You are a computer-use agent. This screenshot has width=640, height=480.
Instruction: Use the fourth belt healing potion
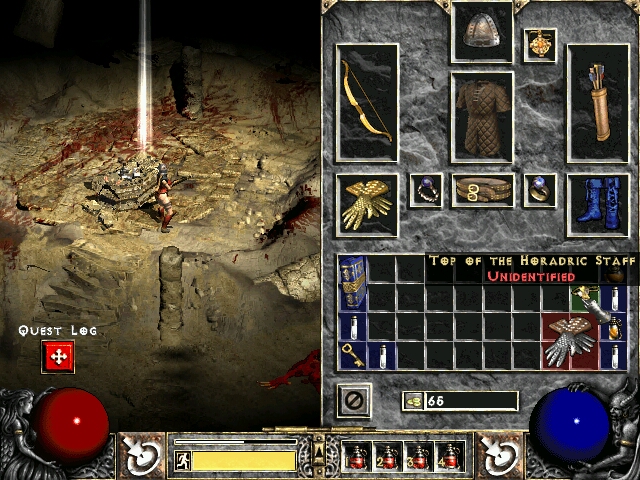coord(449,456)
